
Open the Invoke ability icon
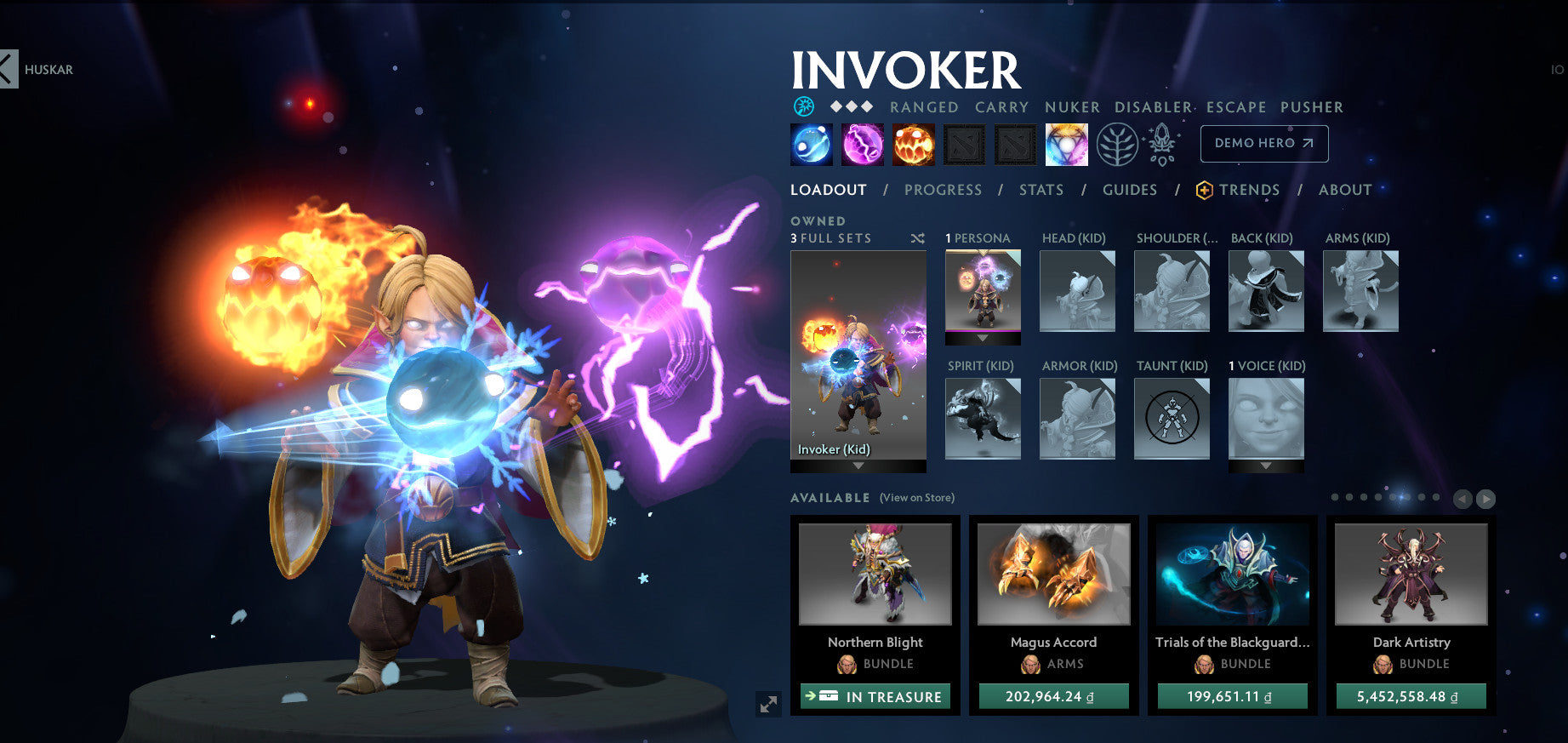click(x=1067, y=144)
